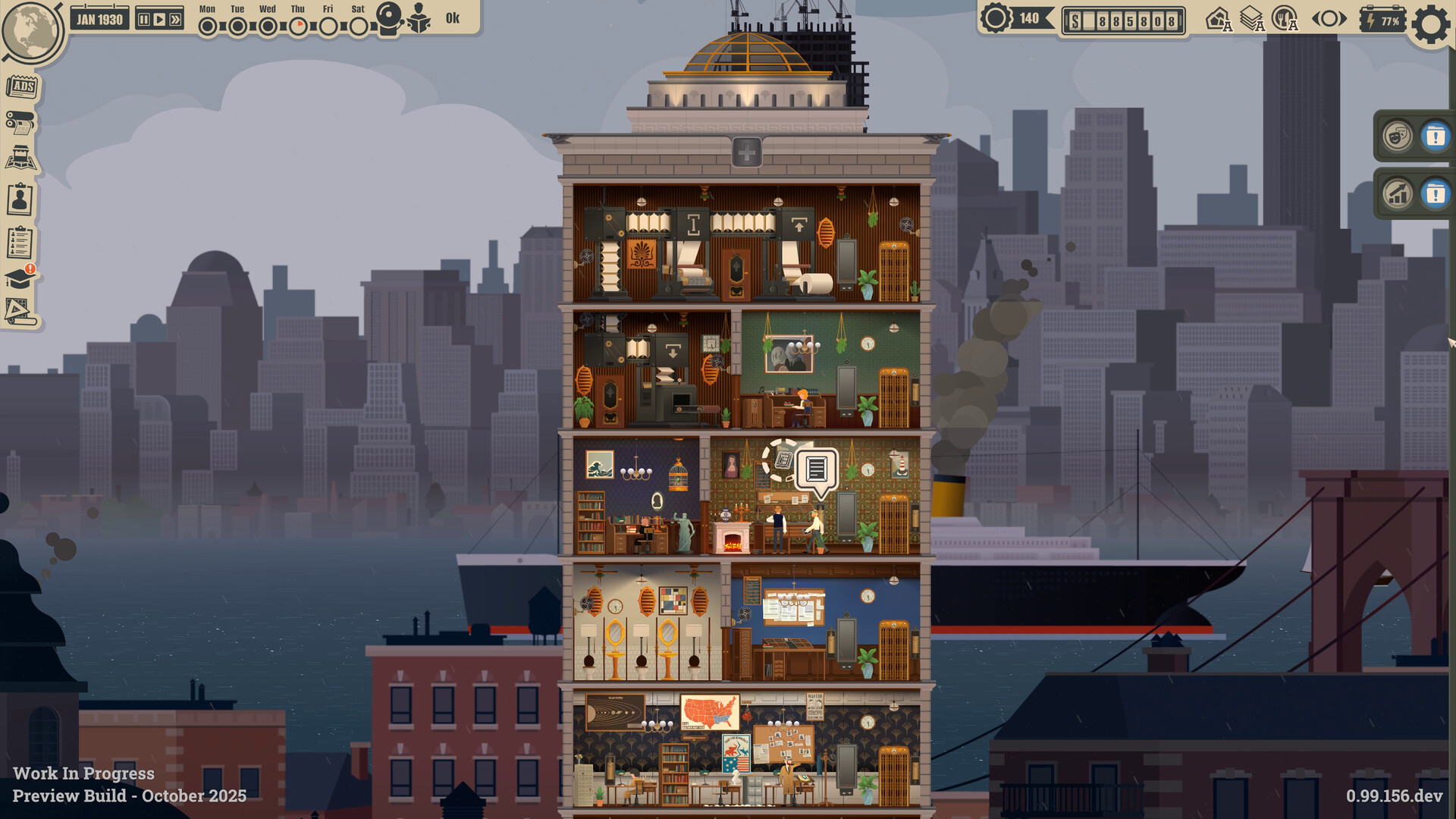Open the graduation cap research menu
Viewport: 1456px width, 819px height.
coord(19,278)
